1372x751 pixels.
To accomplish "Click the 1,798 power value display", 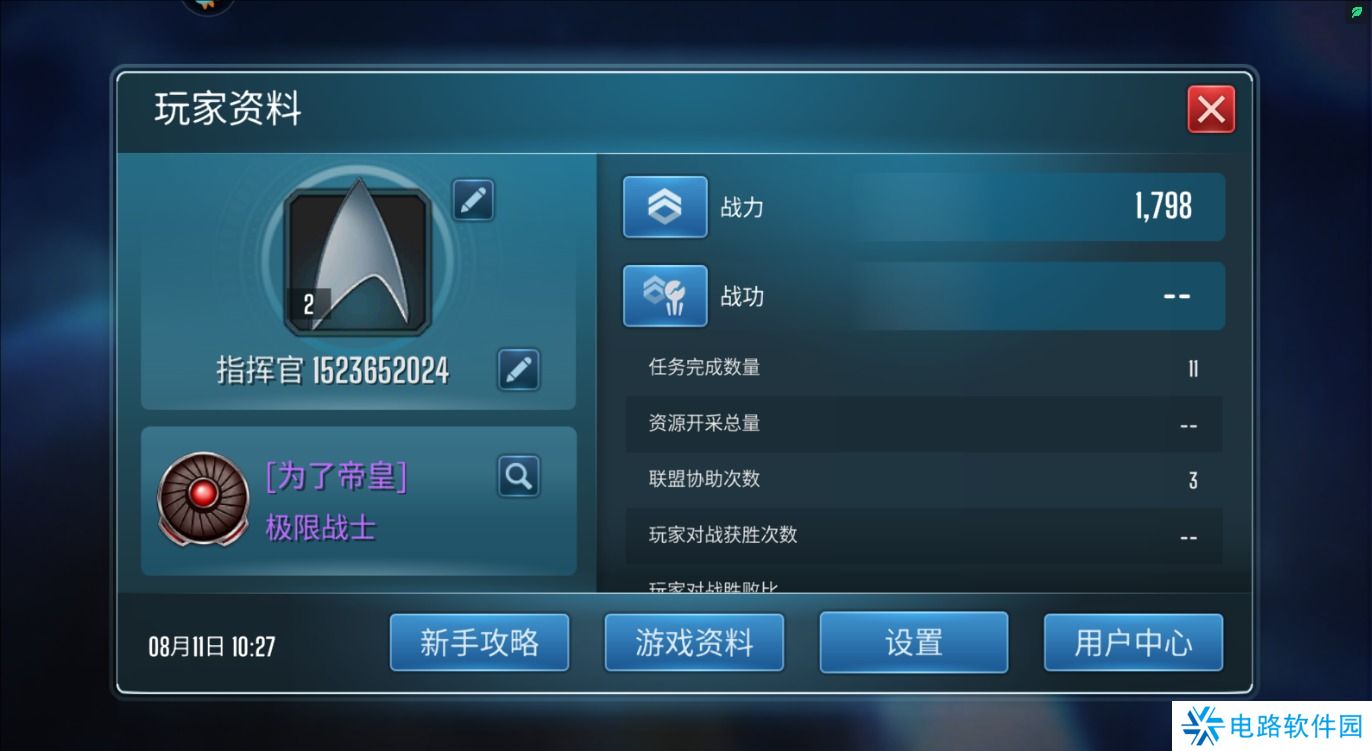I will [1163, 206].
